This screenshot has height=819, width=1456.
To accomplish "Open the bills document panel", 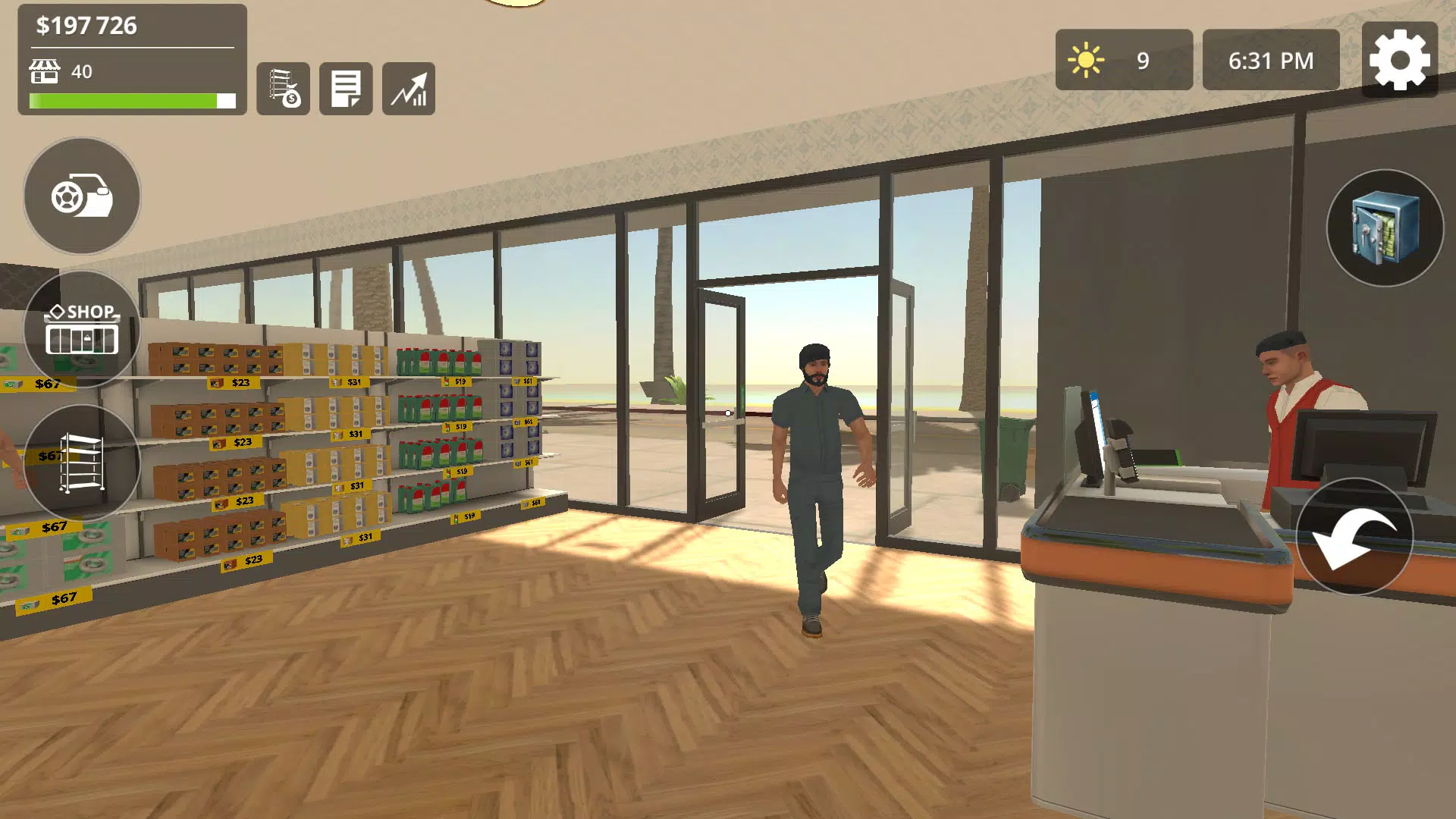I will (345, 89).
